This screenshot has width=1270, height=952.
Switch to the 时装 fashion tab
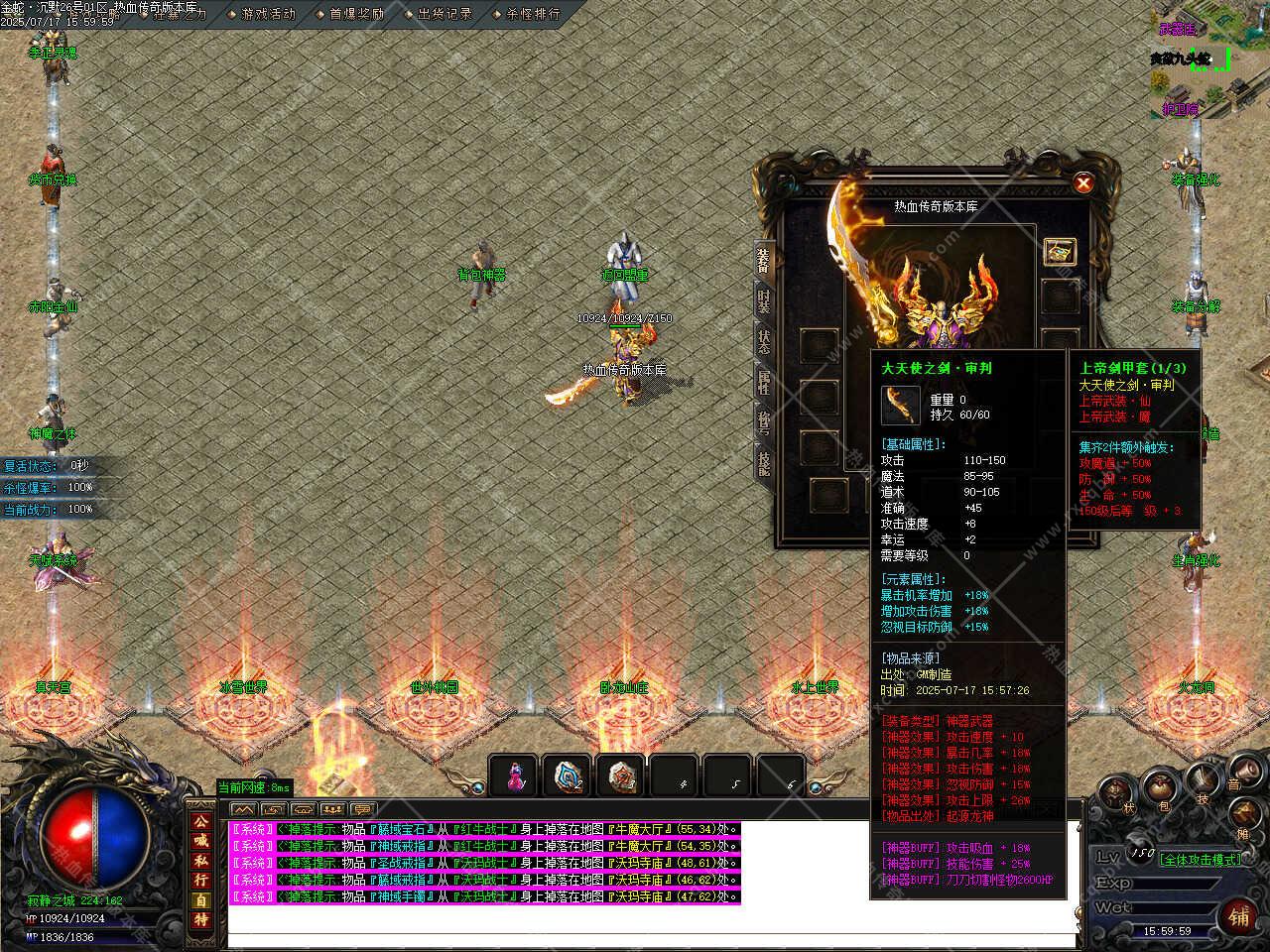click(764, 301)
